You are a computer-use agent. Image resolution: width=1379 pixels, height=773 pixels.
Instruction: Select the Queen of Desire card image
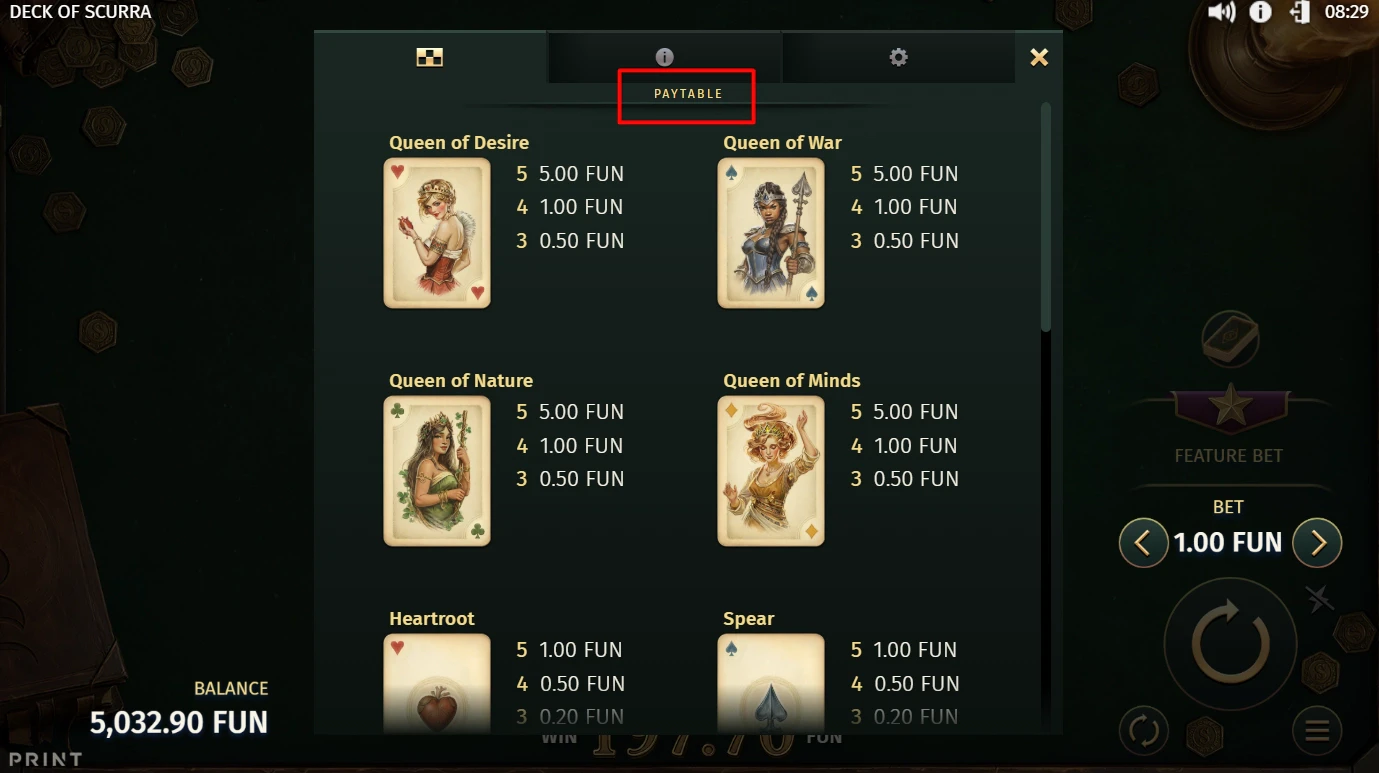[437, 233]
